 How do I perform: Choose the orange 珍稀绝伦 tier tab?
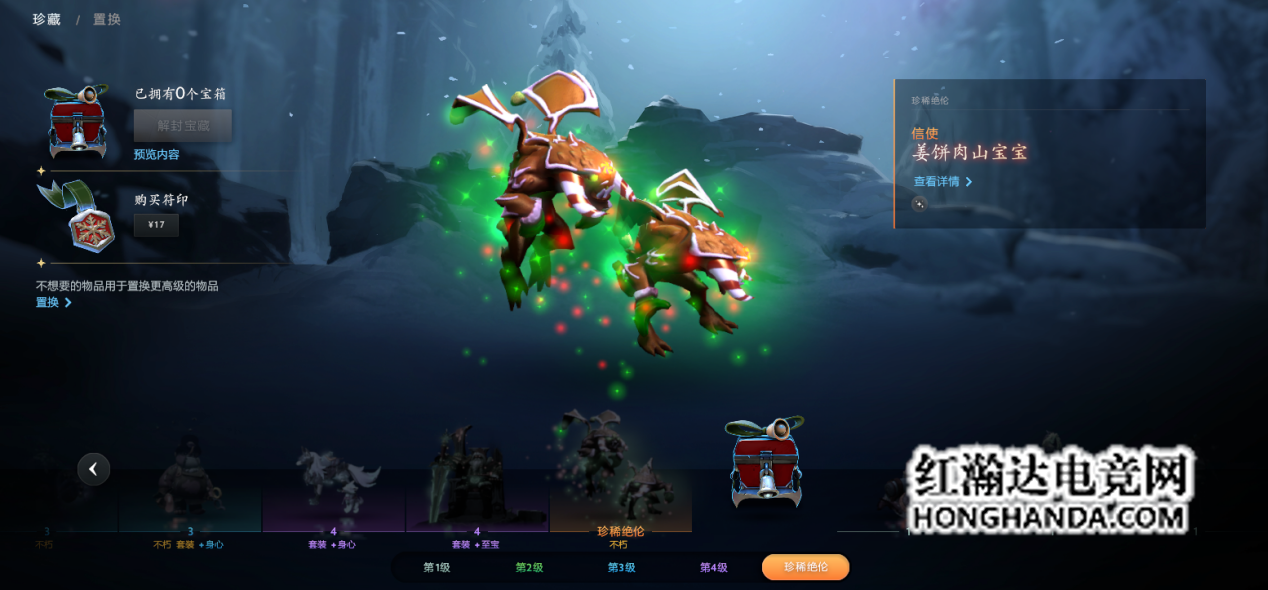pos(805,567)
